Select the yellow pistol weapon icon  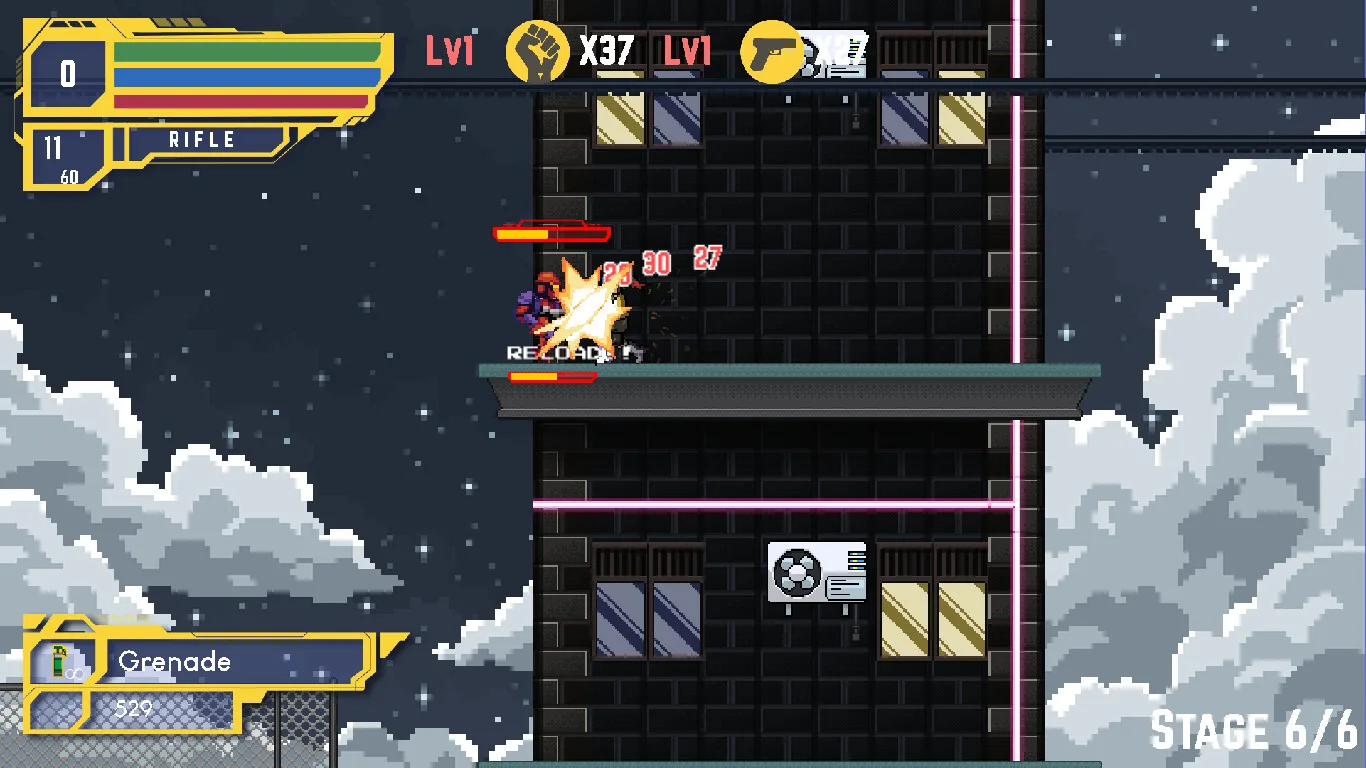coord(772,51)
